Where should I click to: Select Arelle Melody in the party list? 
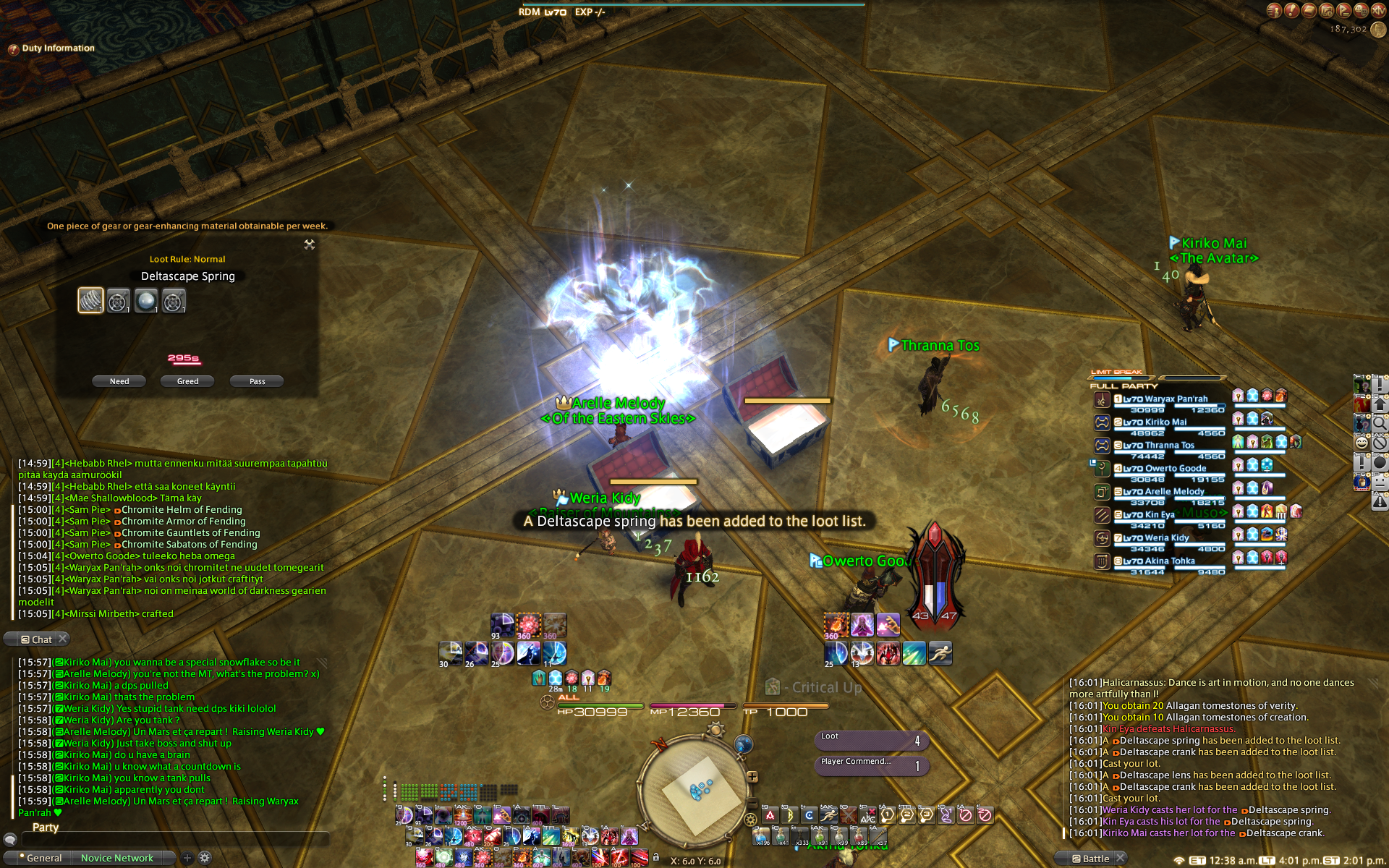pos(1163,492)
